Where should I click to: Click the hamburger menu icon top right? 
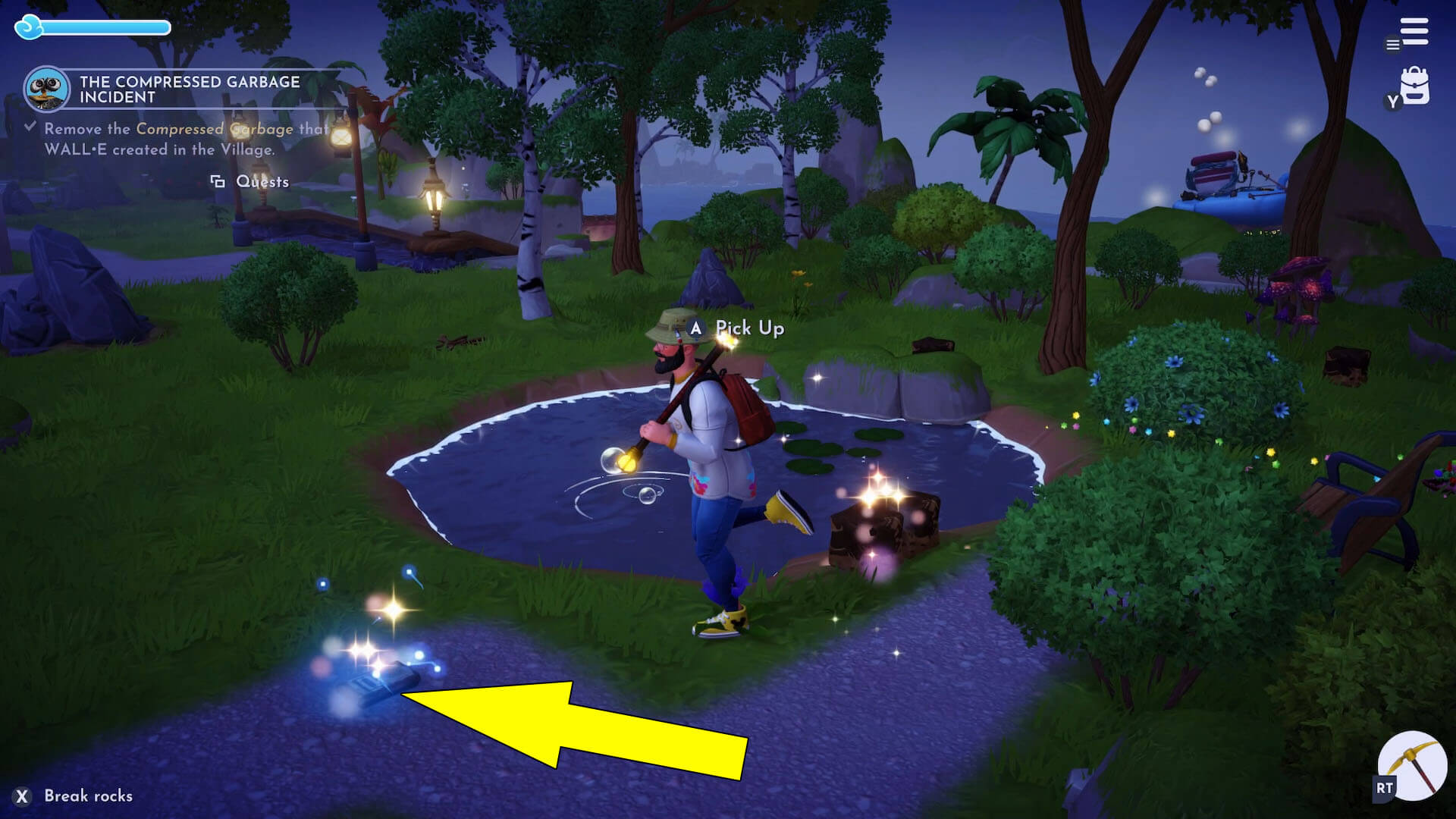point(1412,30)
